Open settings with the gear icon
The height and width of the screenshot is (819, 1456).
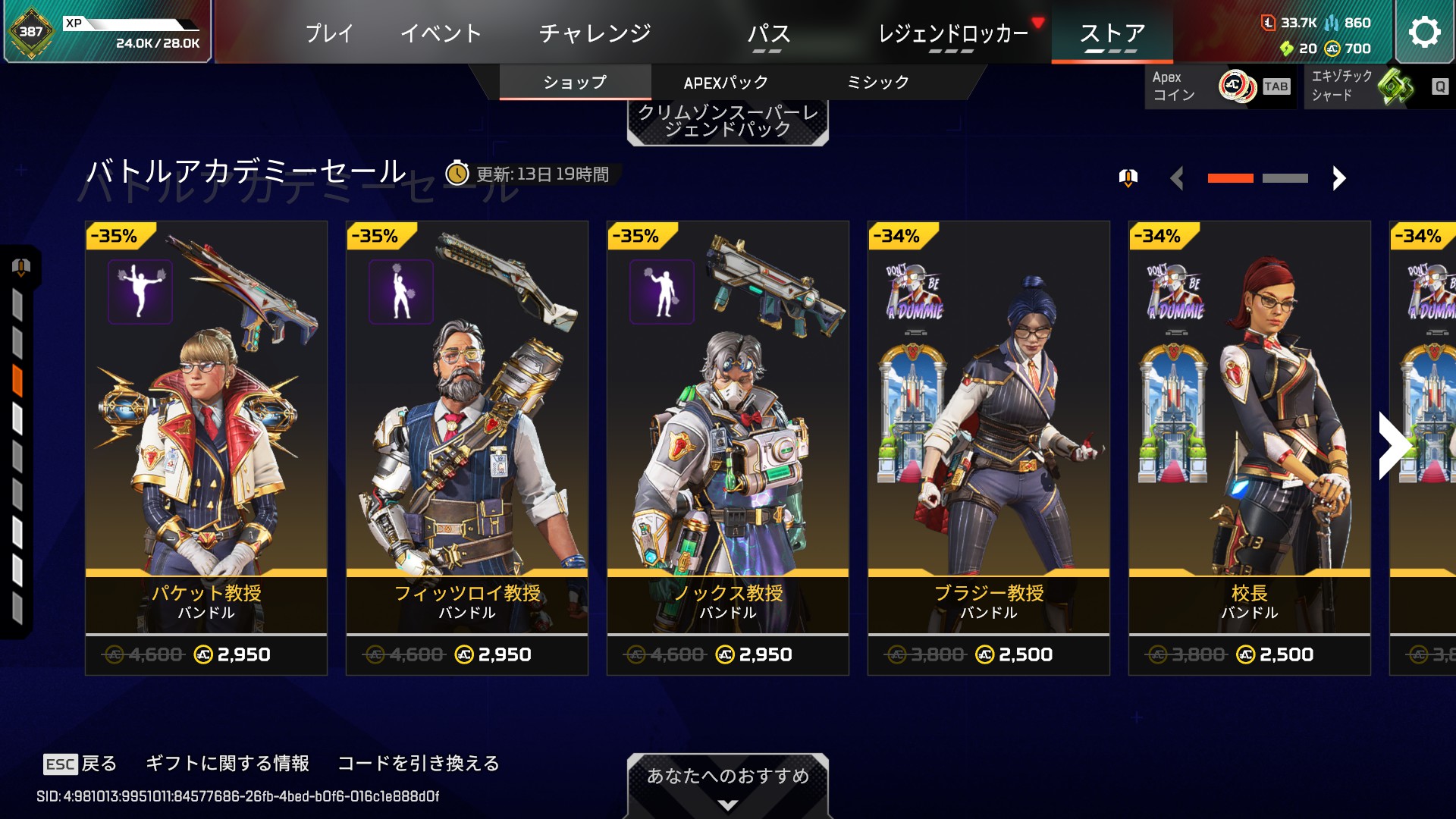(x=1424, y=32)
